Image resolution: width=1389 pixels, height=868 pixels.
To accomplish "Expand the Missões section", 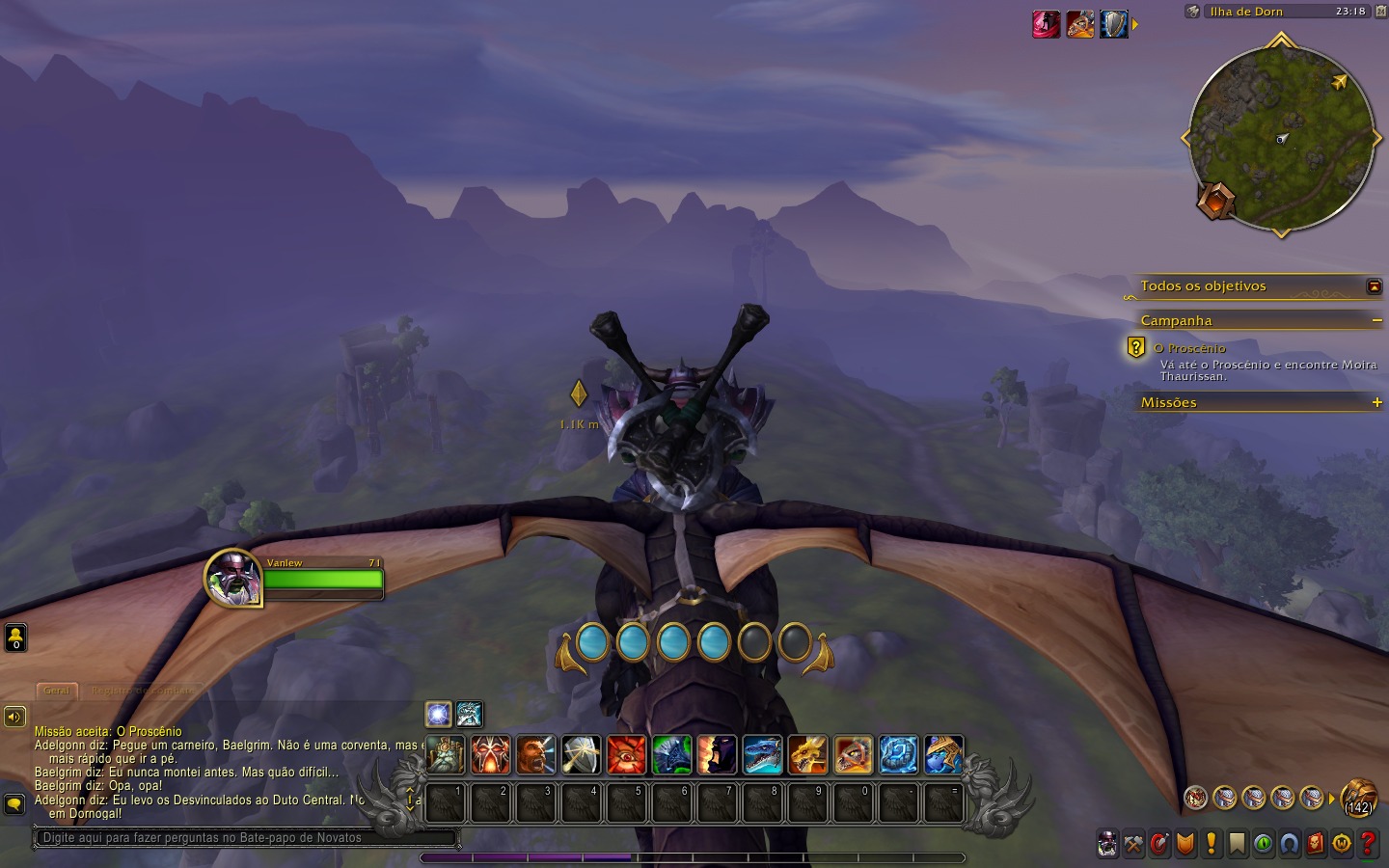I will click(x=1376, y=402).
